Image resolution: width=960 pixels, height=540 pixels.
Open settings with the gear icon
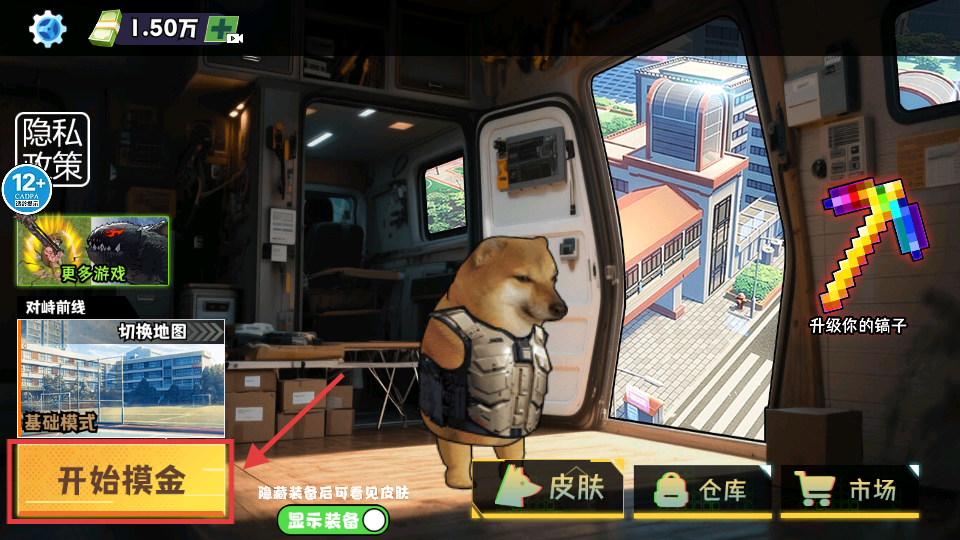tap(45, 28)
